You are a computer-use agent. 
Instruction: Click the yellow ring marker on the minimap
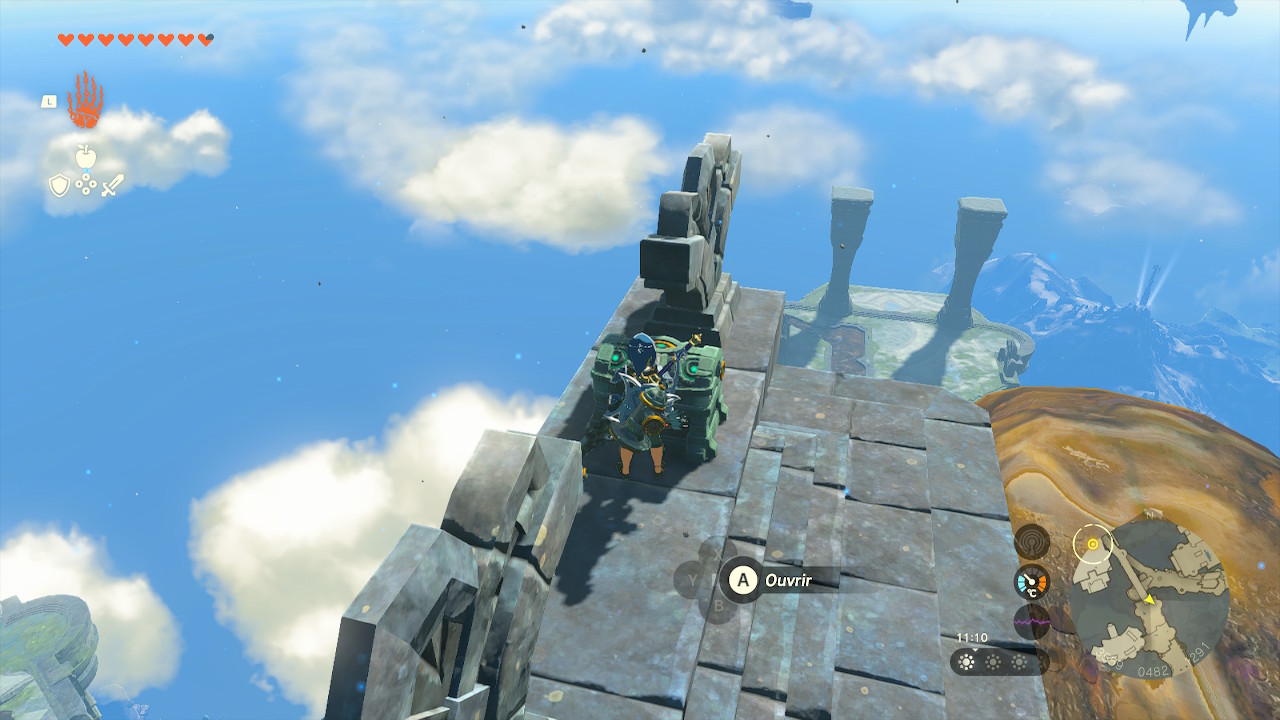[1093, 545]
